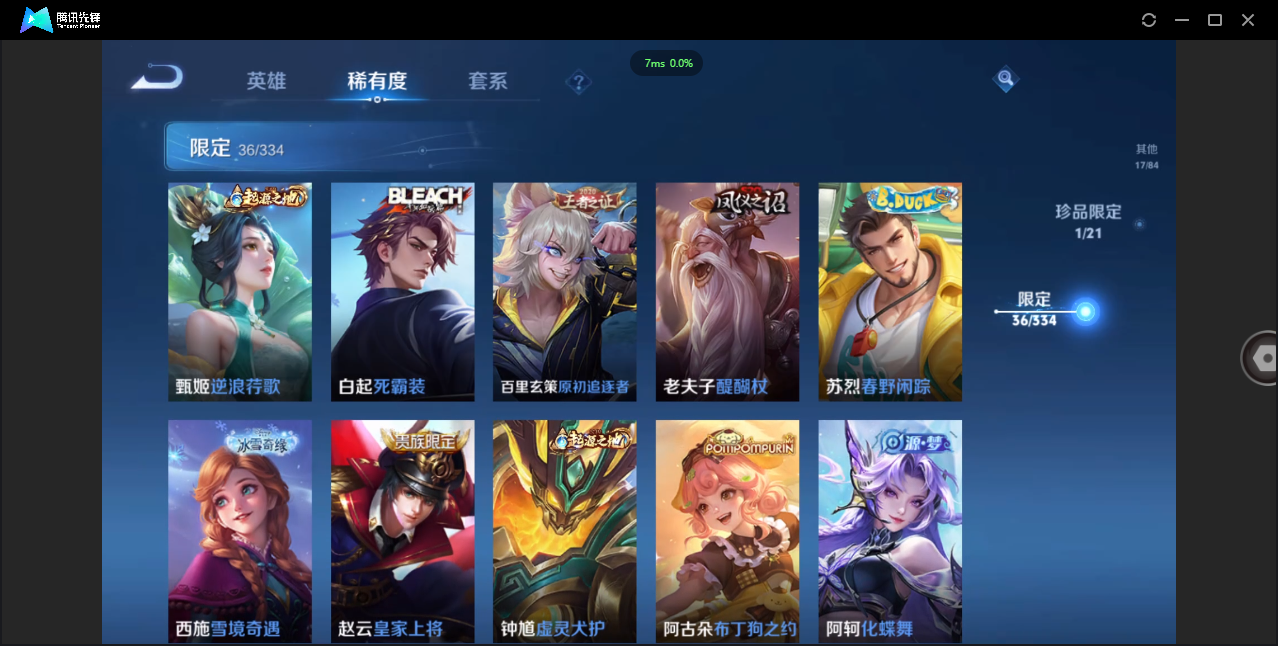Viewport: 1278px width, 646px height.
Task: Show help via the question mark icon
Action: 578,82
